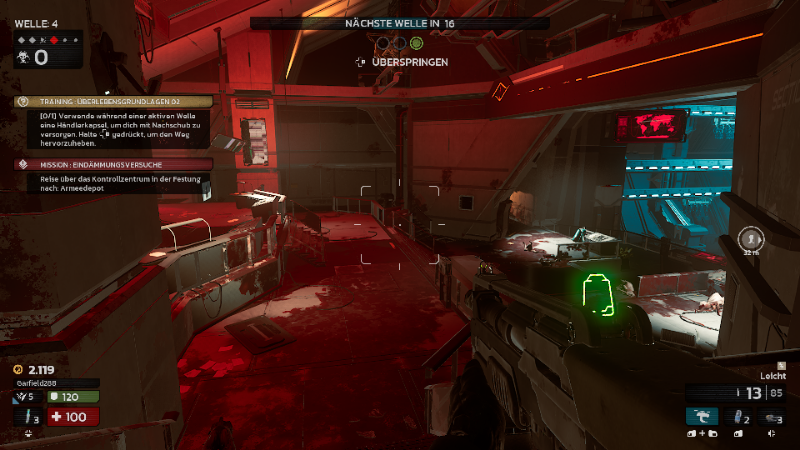Select the equipped primary weapon slot
The width and height of the screenshot is (800, 450).
[x=702, y=417]
